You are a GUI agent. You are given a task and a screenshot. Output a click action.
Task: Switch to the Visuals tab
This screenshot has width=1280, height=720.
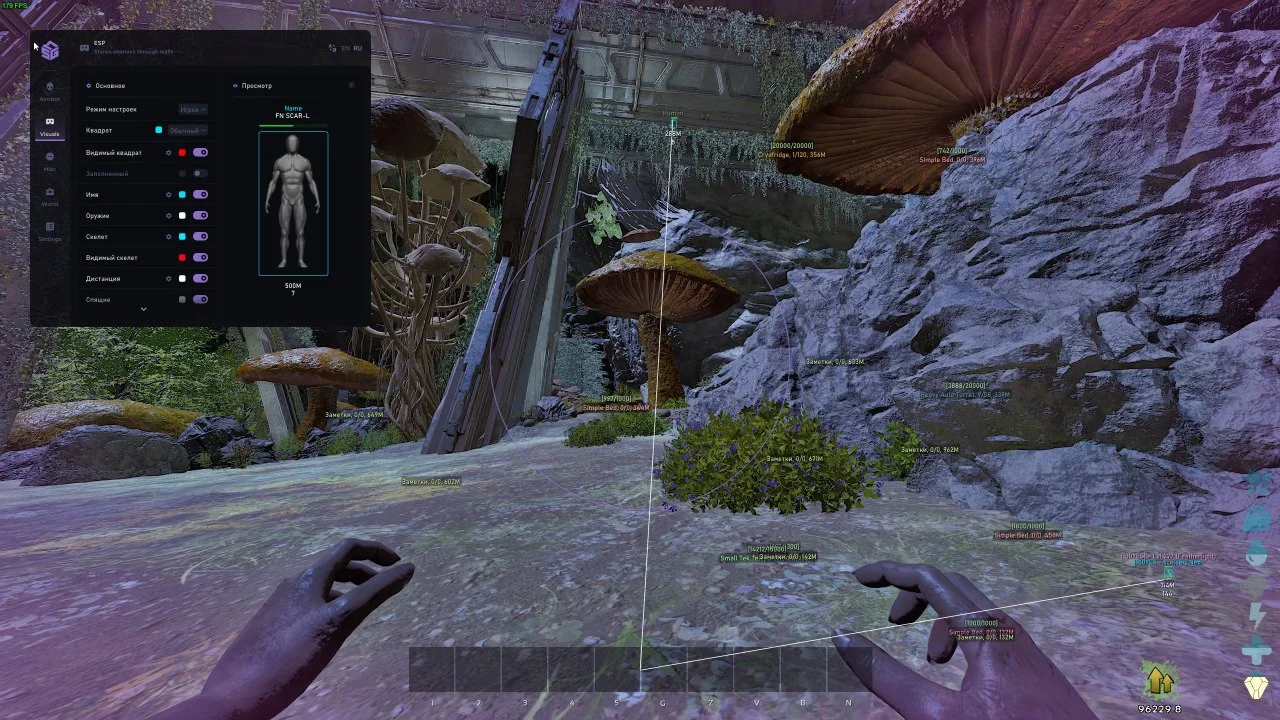[49, 126]
